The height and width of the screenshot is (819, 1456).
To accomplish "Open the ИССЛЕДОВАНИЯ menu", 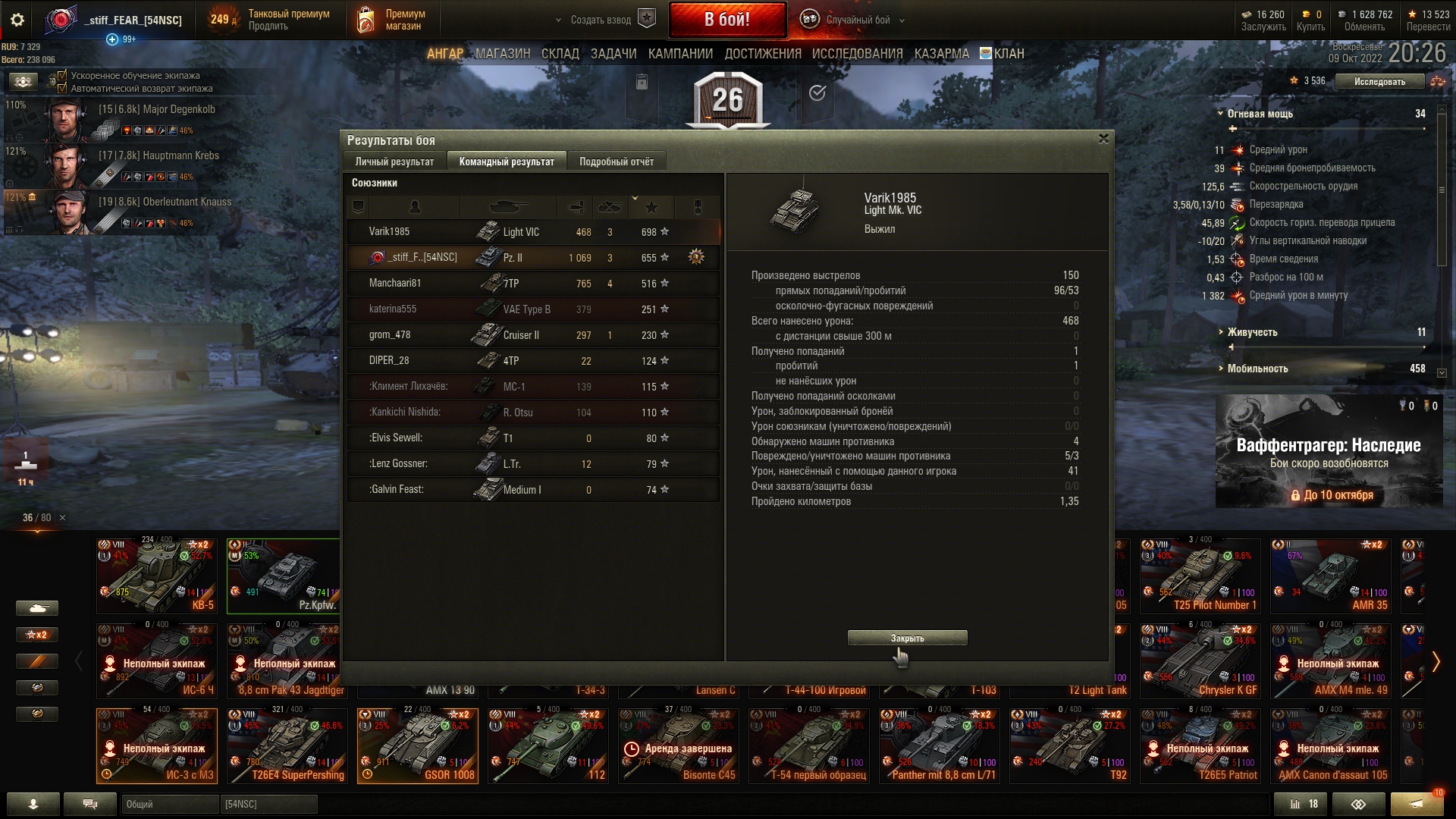I will click(x=857, y=54).
